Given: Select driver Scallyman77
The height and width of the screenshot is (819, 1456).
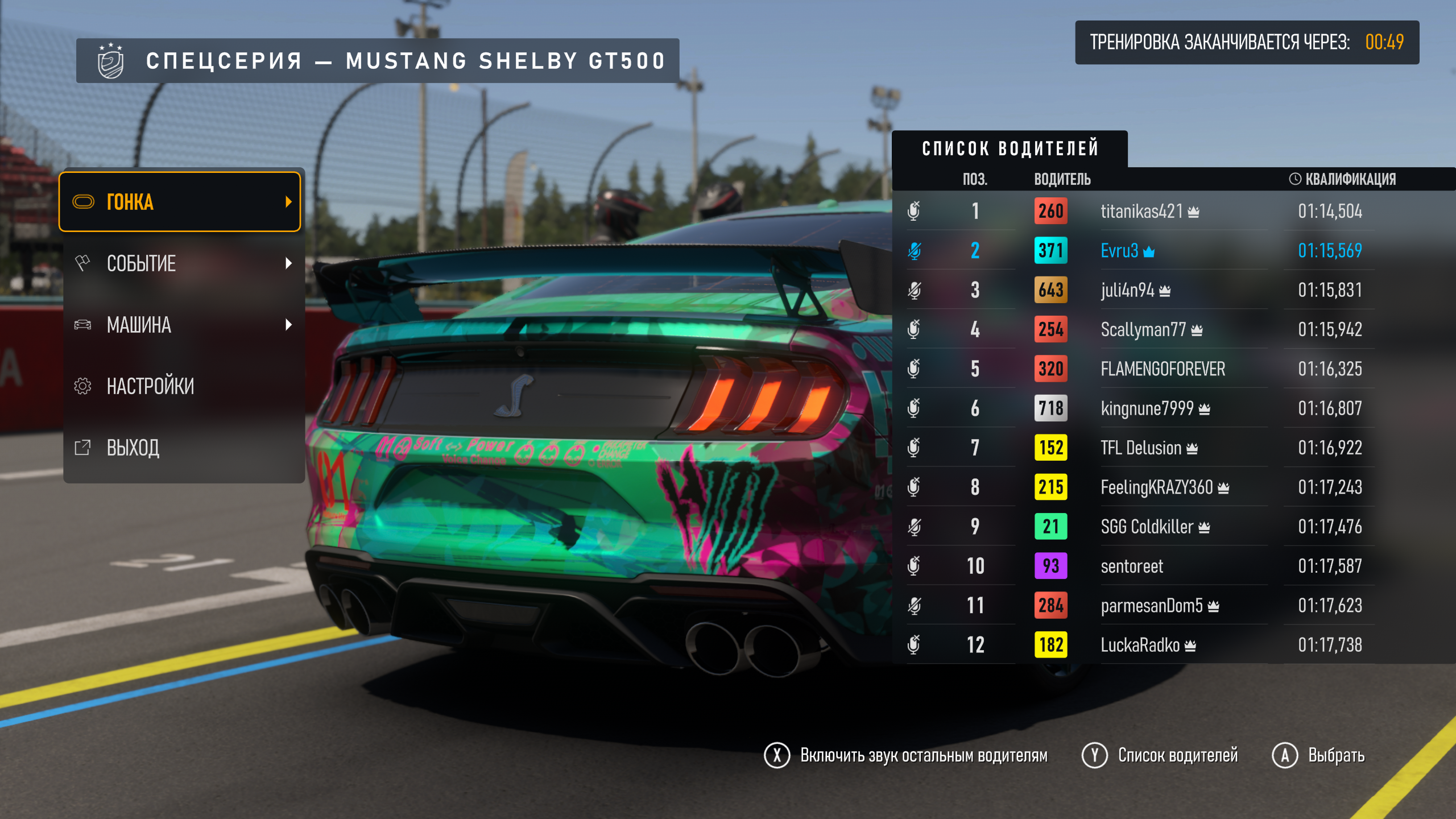Looking at the screenshot, I should pyautogui.click(x=1143, y=329).
